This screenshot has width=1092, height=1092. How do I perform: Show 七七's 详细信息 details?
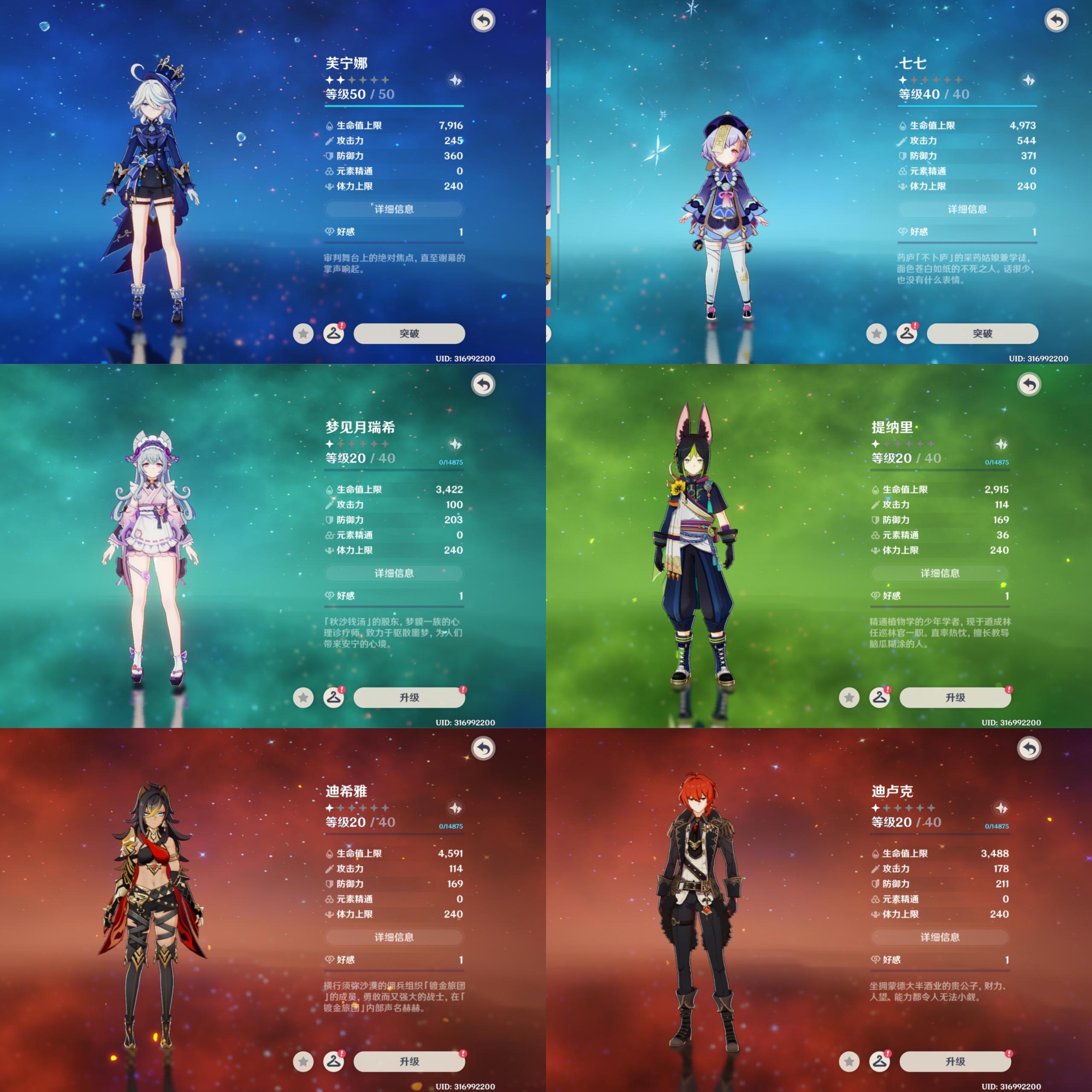tap(967, 209)
